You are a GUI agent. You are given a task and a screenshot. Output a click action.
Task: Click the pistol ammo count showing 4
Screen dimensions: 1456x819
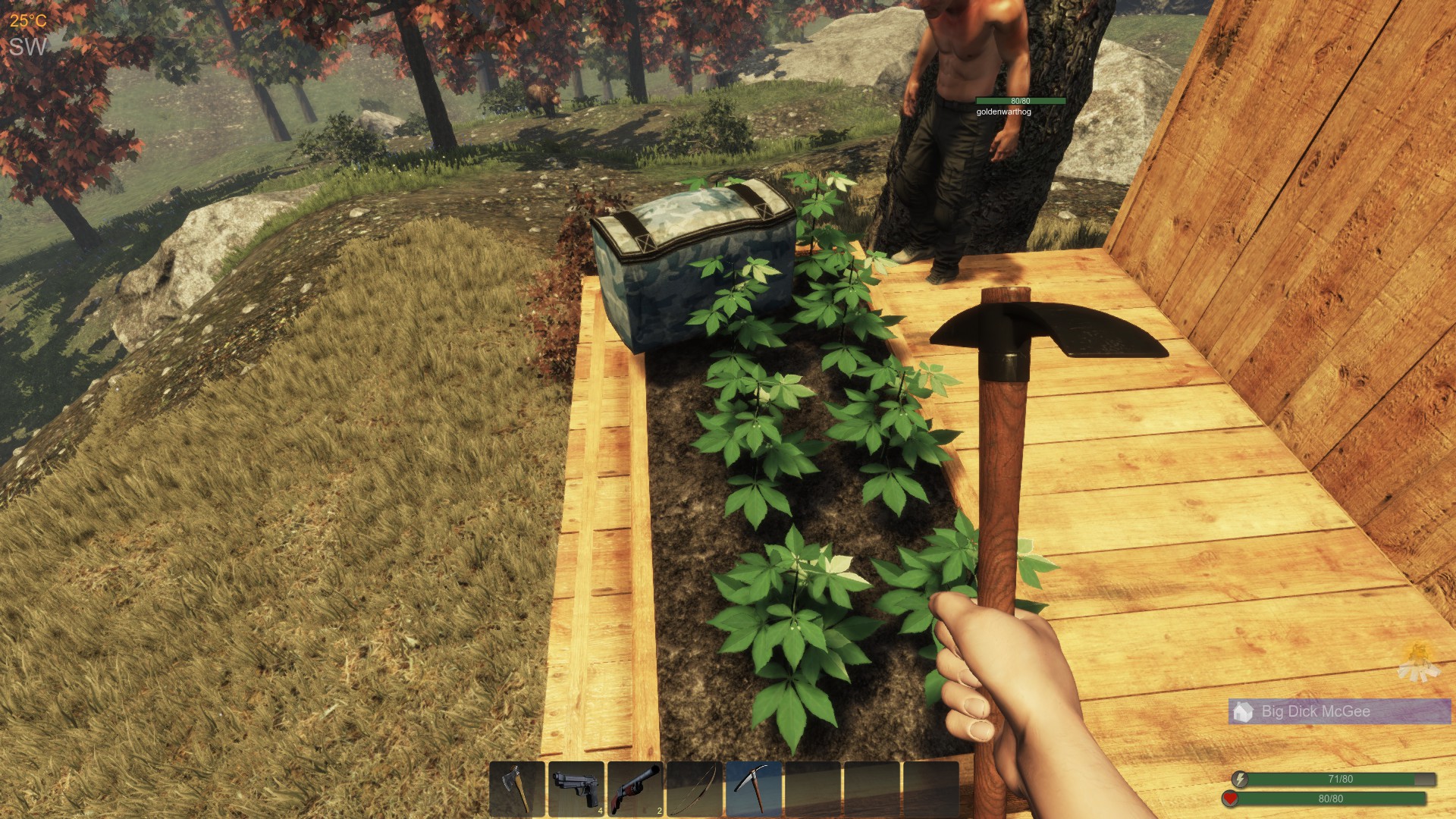click(x=600, y=811)
